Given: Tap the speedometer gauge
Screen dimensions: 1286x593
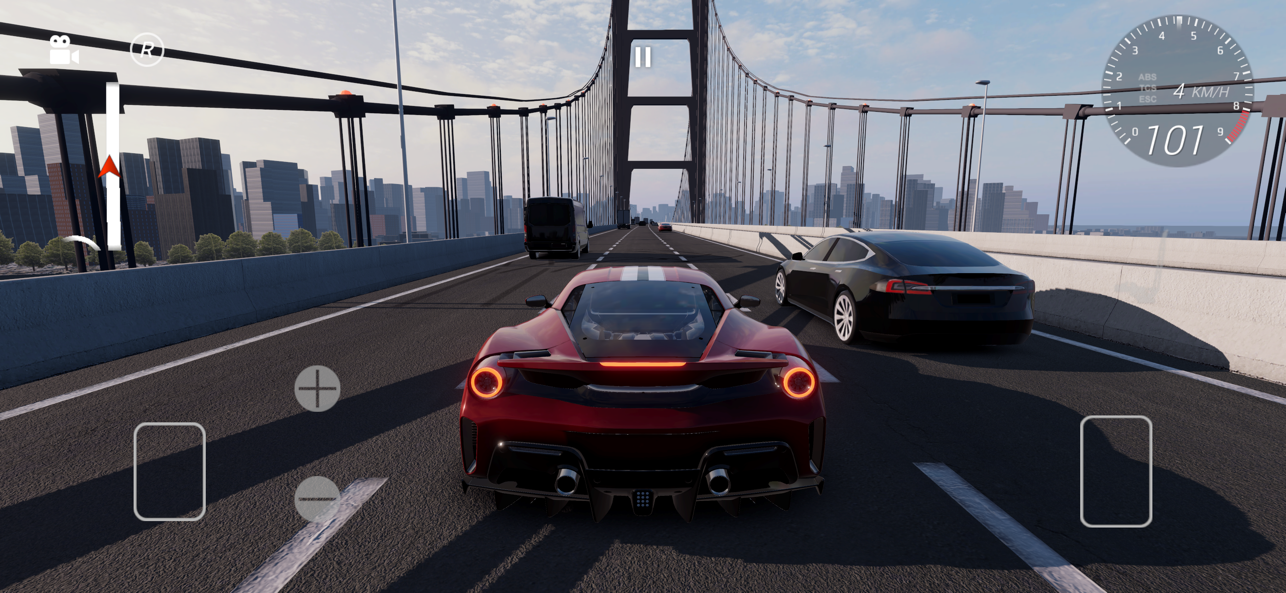Looking at the screenshot, I should [1177, 91].
